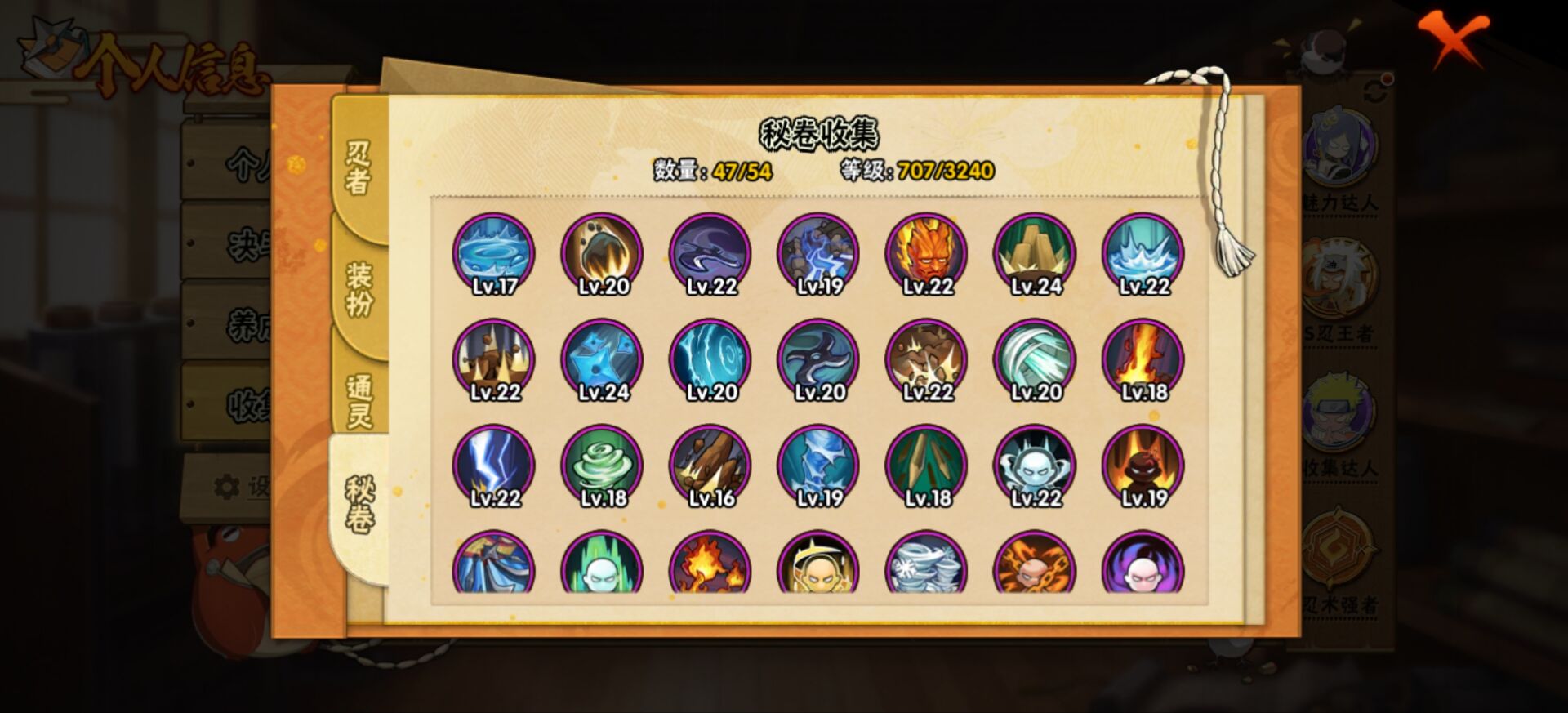This screenshot has height=713, width=1568.
Task: Select the snow tornado scroll in bottom row
Action: [x=930, y=572]
